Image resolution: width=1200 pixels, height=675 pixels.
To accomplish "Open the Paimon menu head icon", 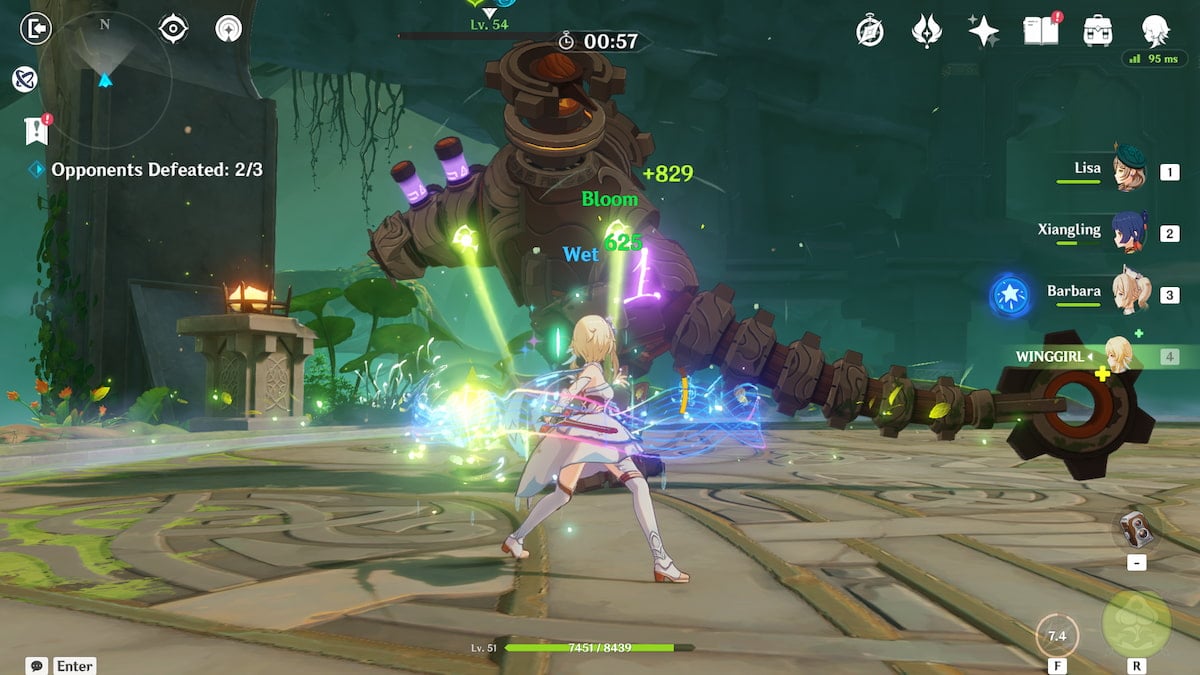I will [x=1156, y=31].
